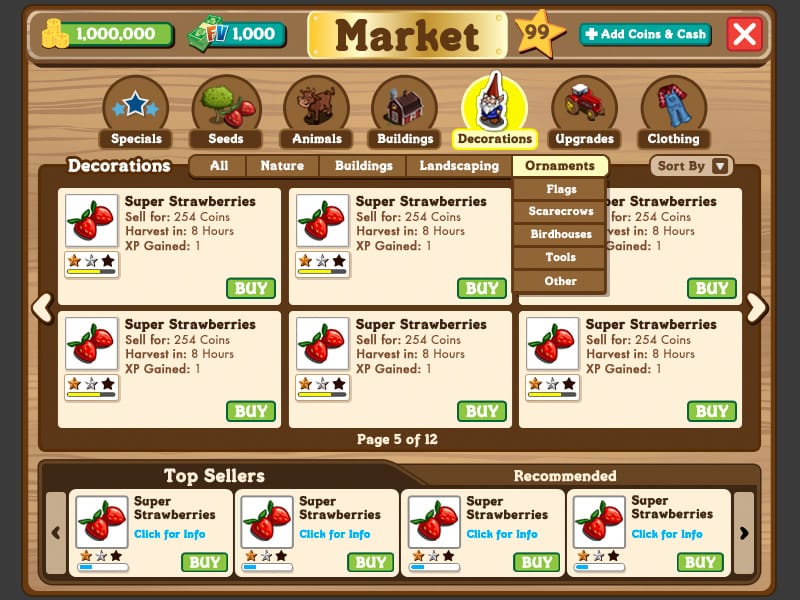Select Scarecrows in the Ornaments dropdown
The height and width of the screenshot is (600, 800).
point(561,212)
